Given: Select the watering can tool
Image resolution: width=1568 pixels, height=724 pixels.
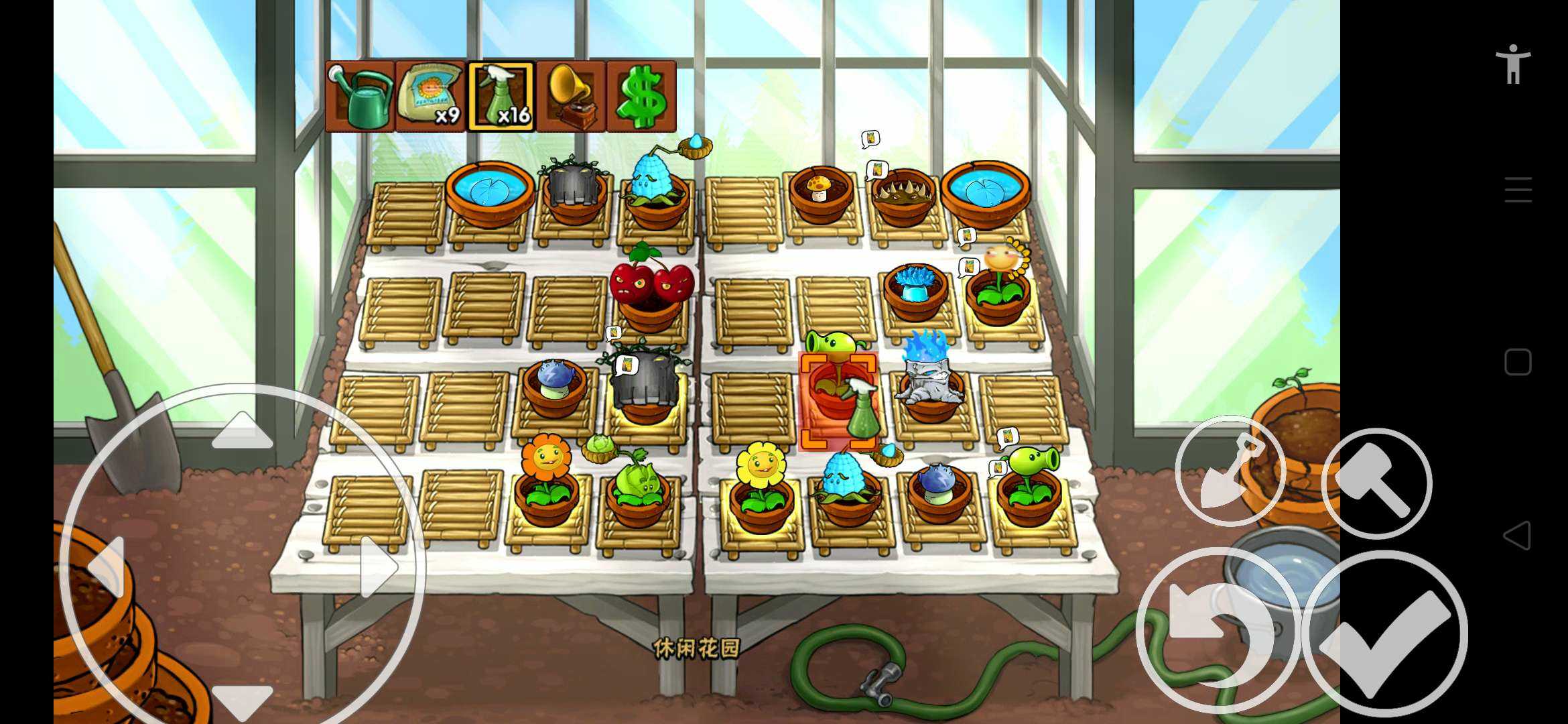Looking at the screenshot, I should click(360, 97).
